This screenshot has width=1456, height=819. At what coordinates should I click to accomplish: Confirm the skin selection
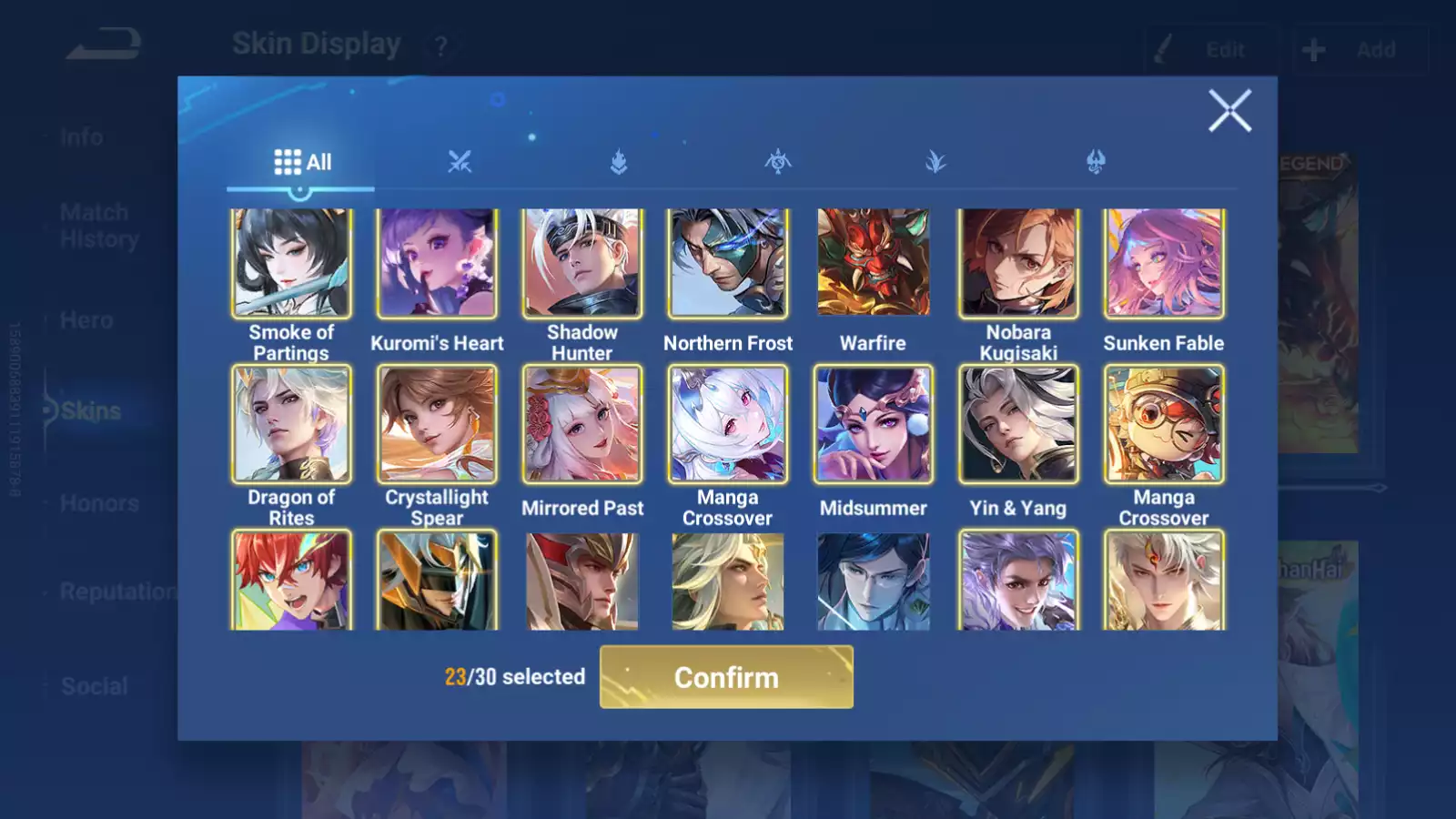726,677
